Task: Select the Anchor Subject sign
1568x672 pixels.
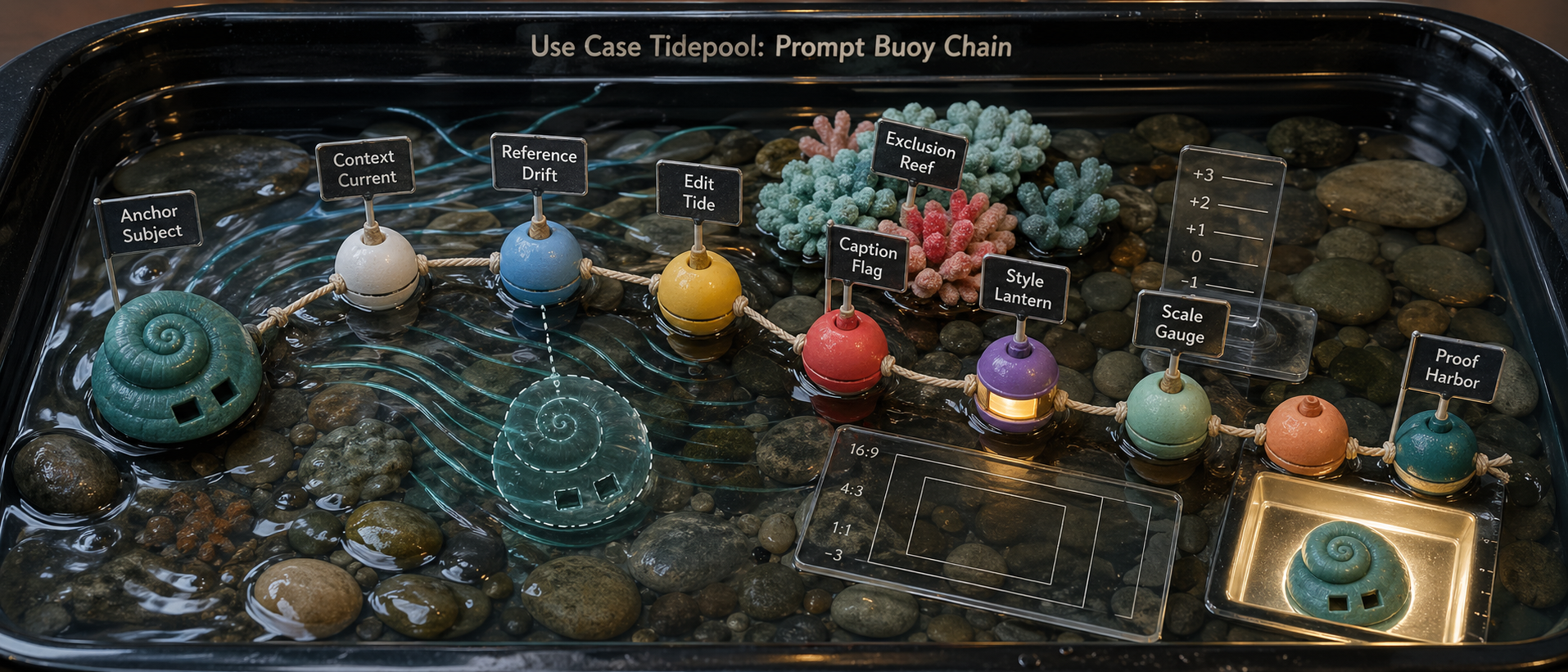Action: coord(150,223)
